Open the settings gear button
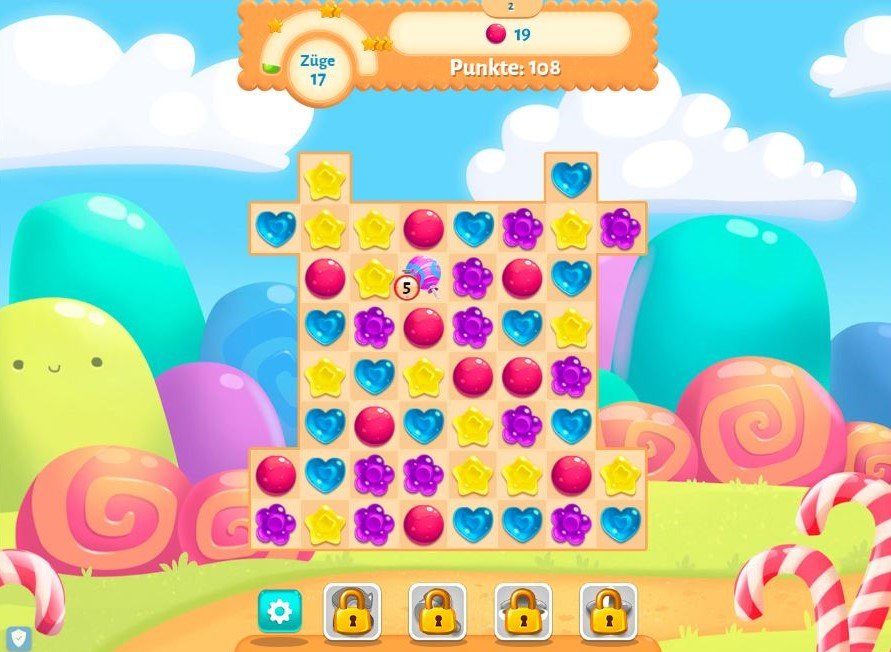 (x=279, y=610)
